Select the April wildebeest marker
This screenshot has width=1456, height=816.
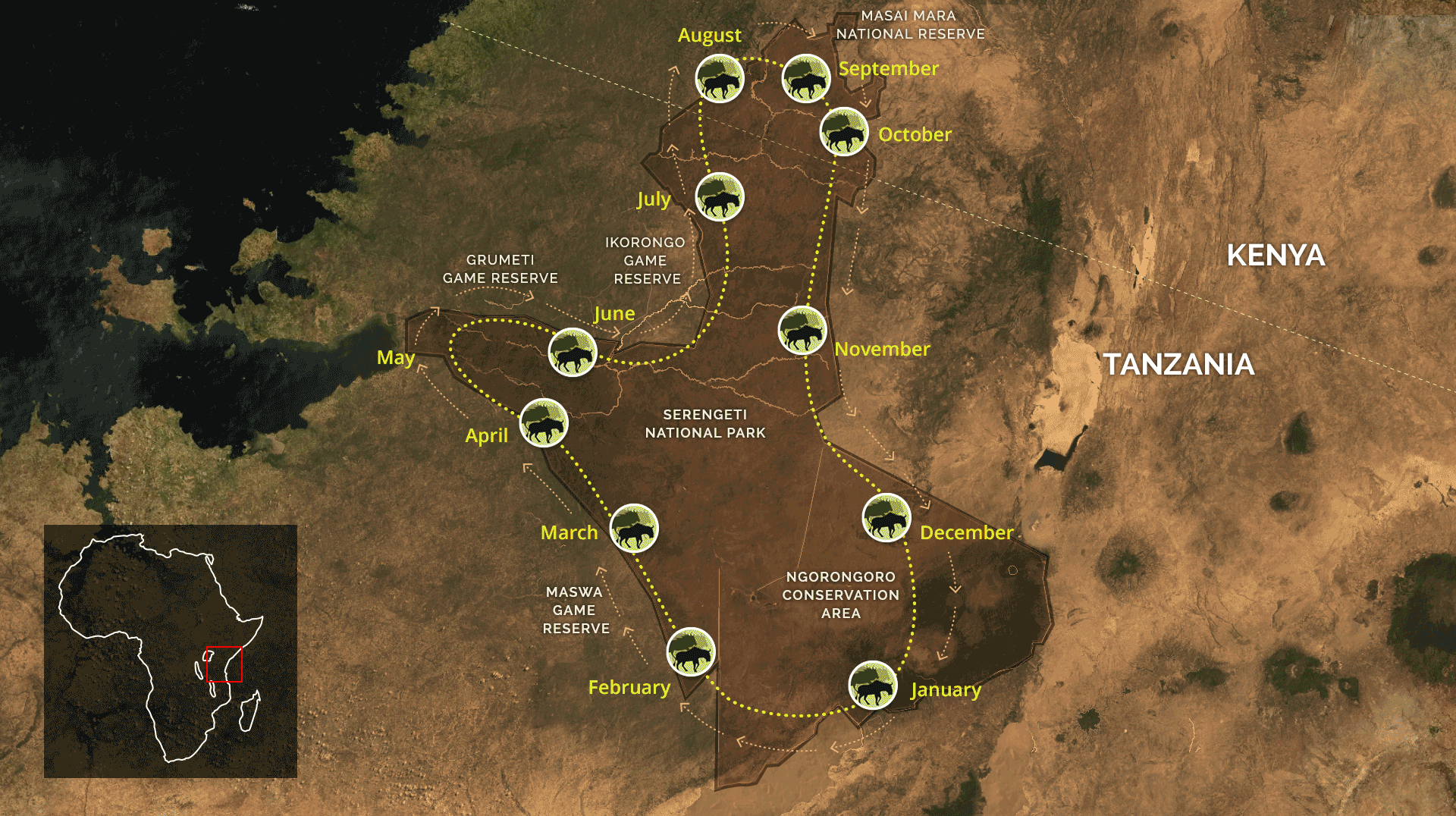click(x=544, y=423)
